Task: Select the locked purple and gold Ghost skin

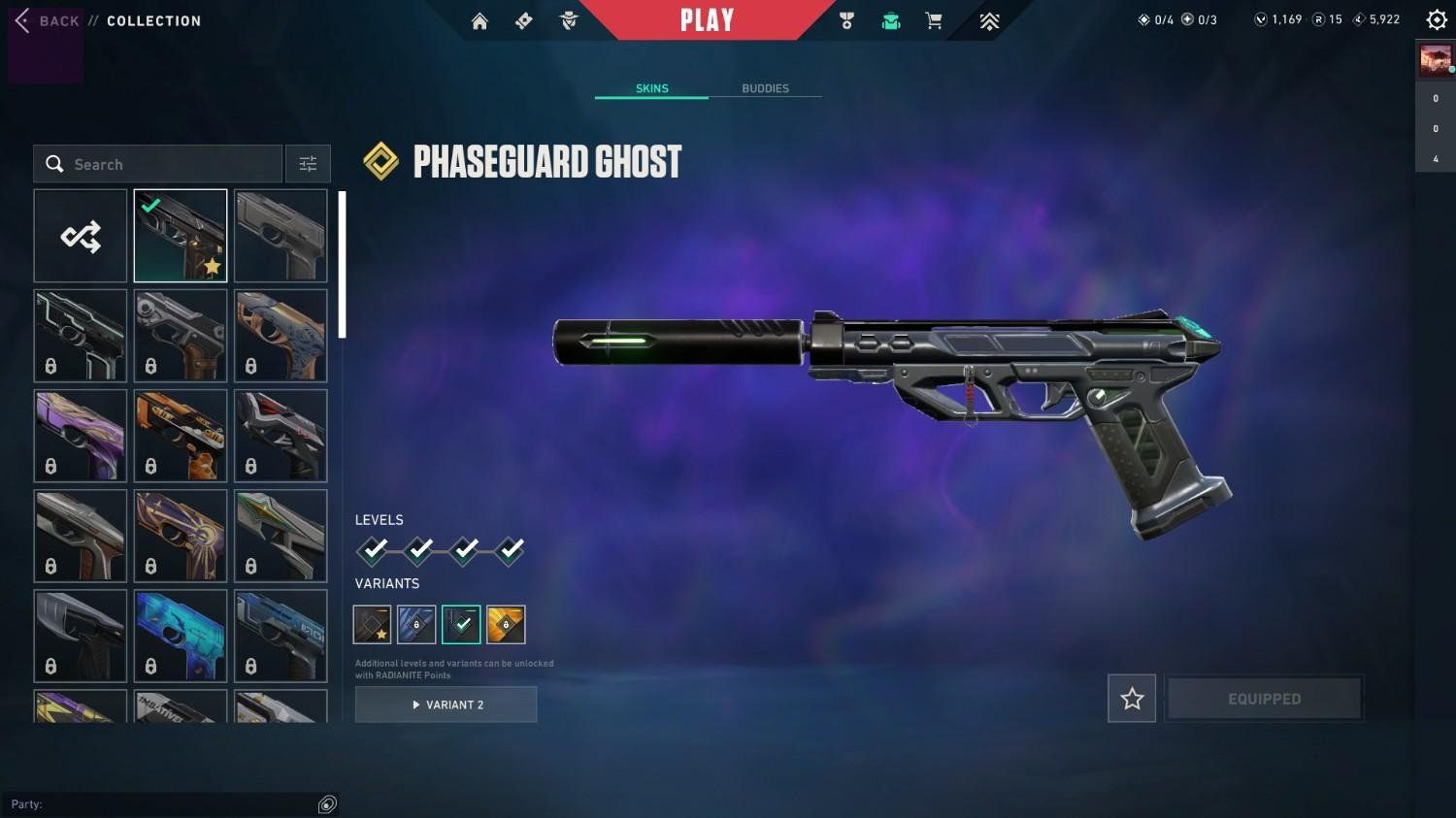Action: click(81, 436)
